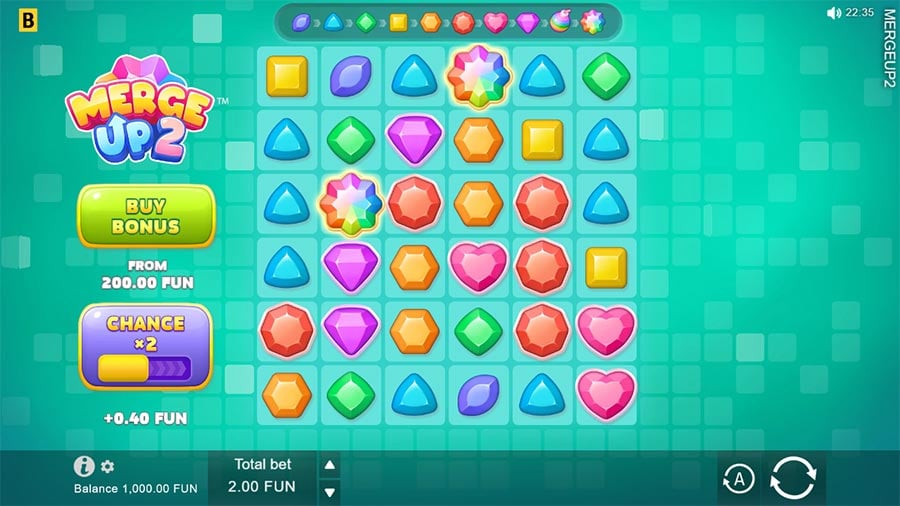The width and height of the screenshot is (900, 506).
Task: Open the total bet selector
Action: [264, 478]
